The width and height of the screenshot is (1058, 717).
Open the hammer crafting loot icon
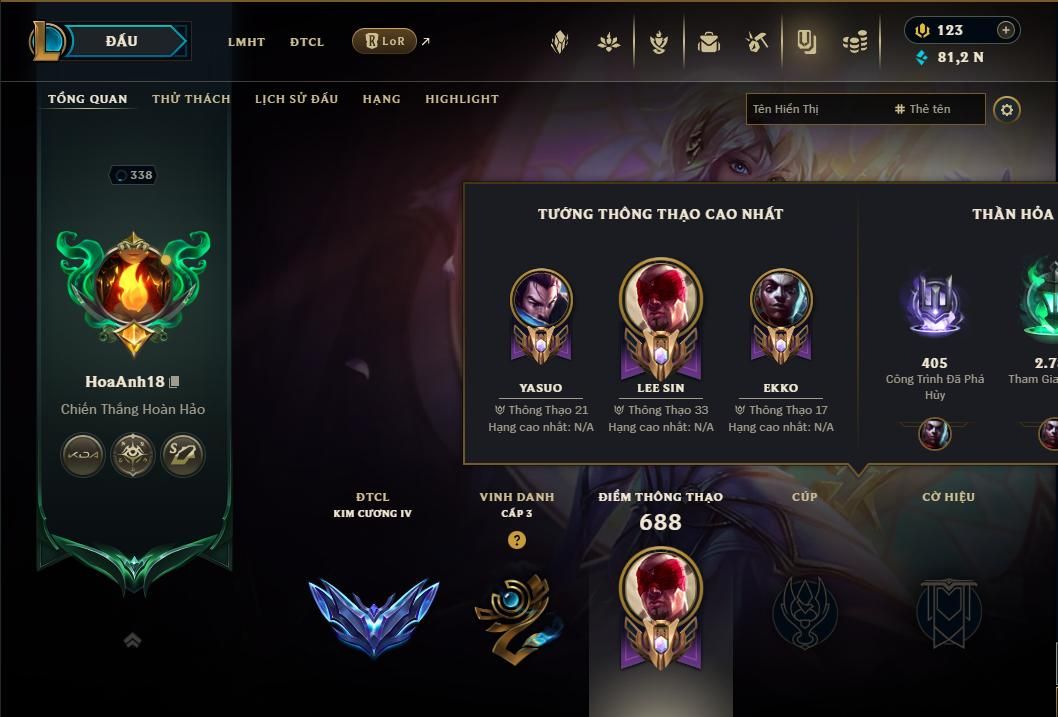[x=757, y=42]
